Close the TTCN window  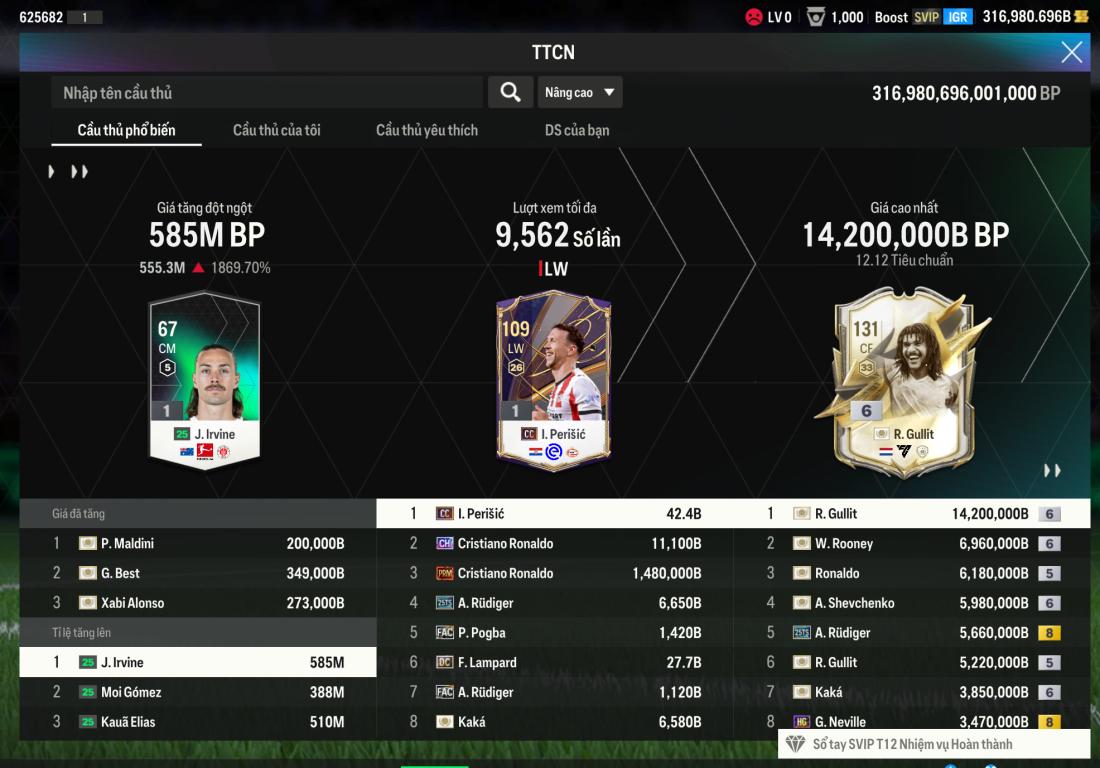pos(1071,52)
